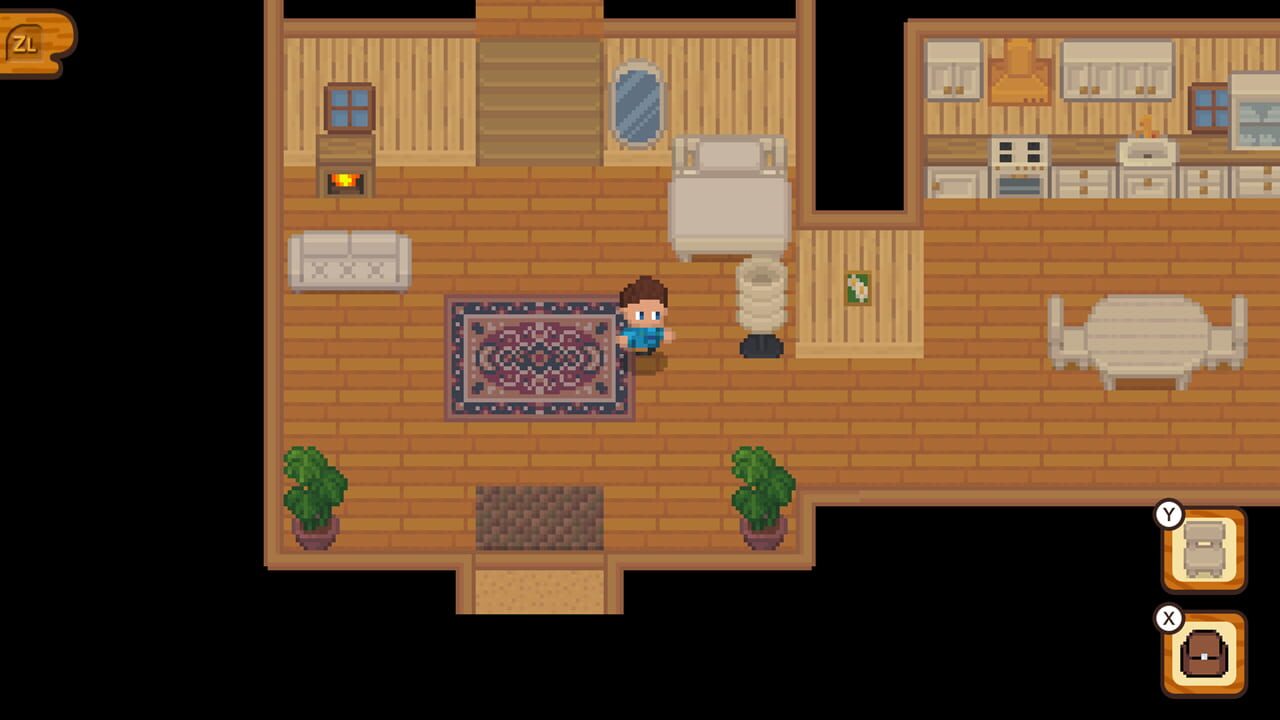The height and width of the screenshot is (720, 1280).
Task: Select the lit fireplace on the wall
Action: 345,182
